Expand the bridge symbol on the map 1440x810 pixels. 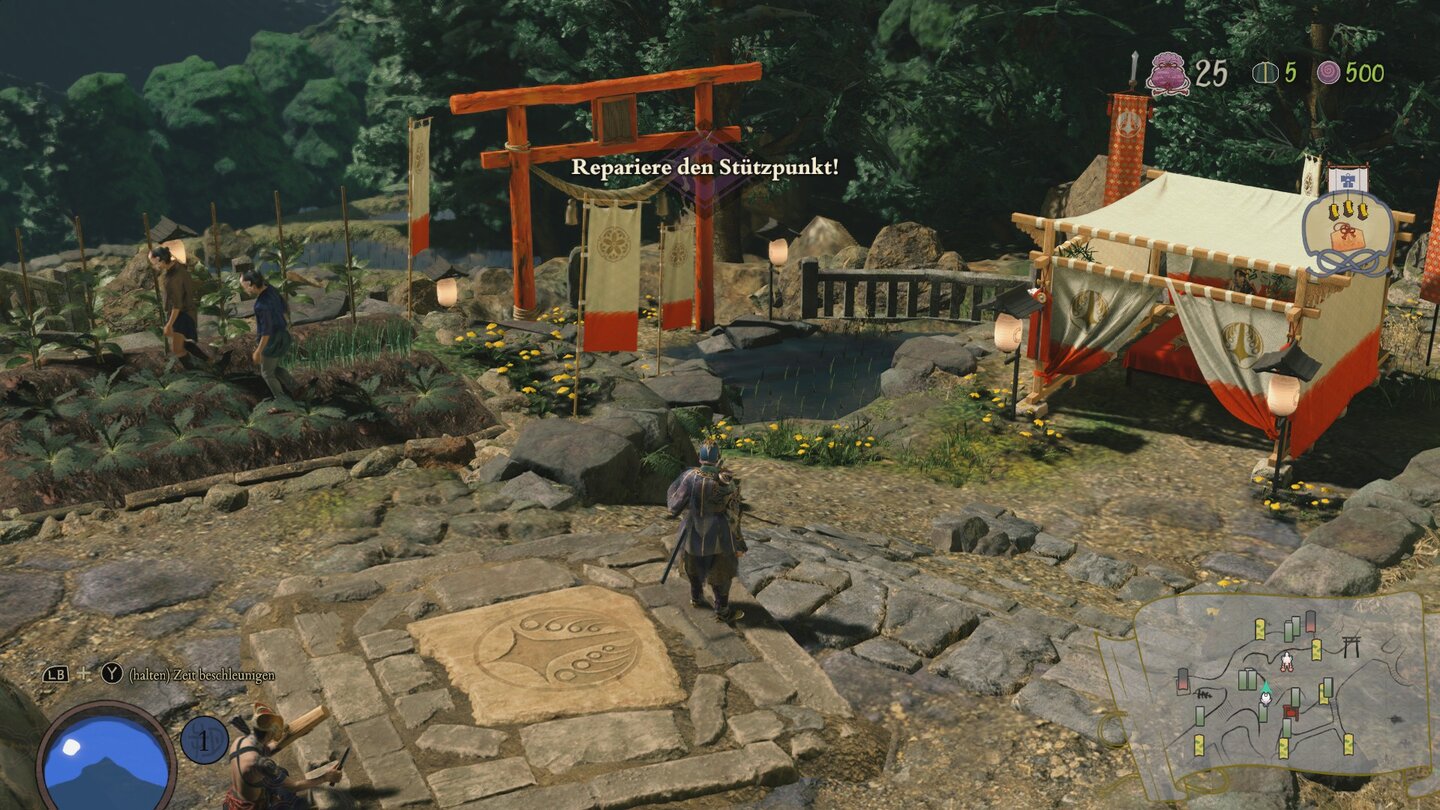pyautogui.click(x=1204, y=696)
